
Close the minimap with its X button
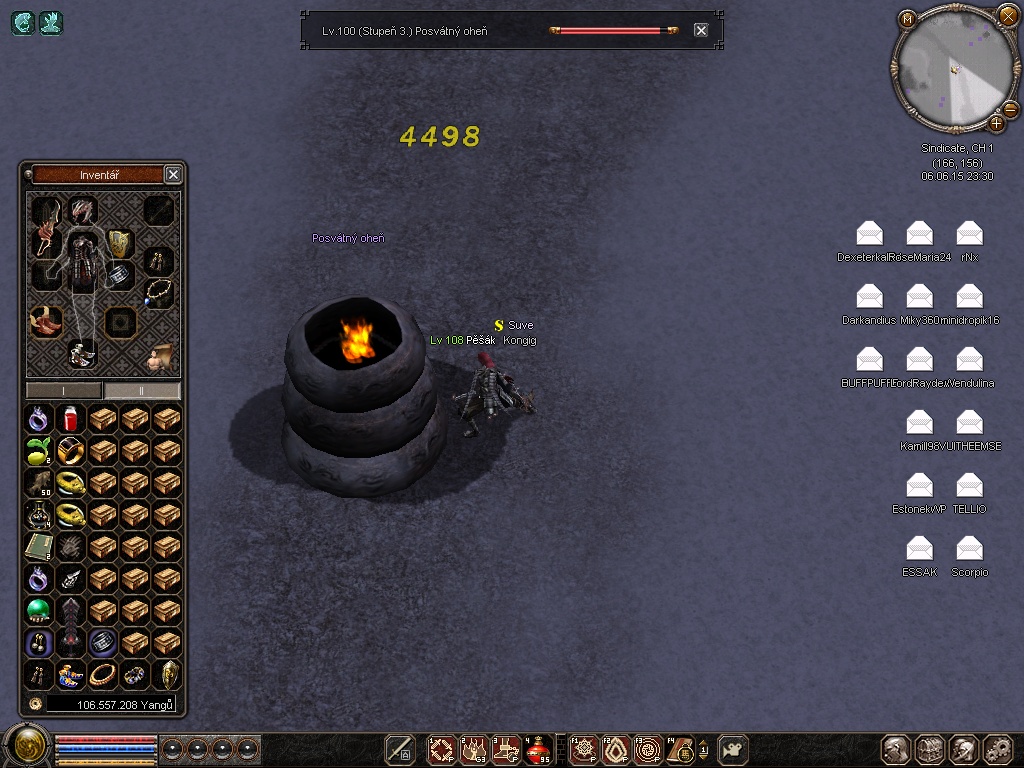tap(1007, 15)
